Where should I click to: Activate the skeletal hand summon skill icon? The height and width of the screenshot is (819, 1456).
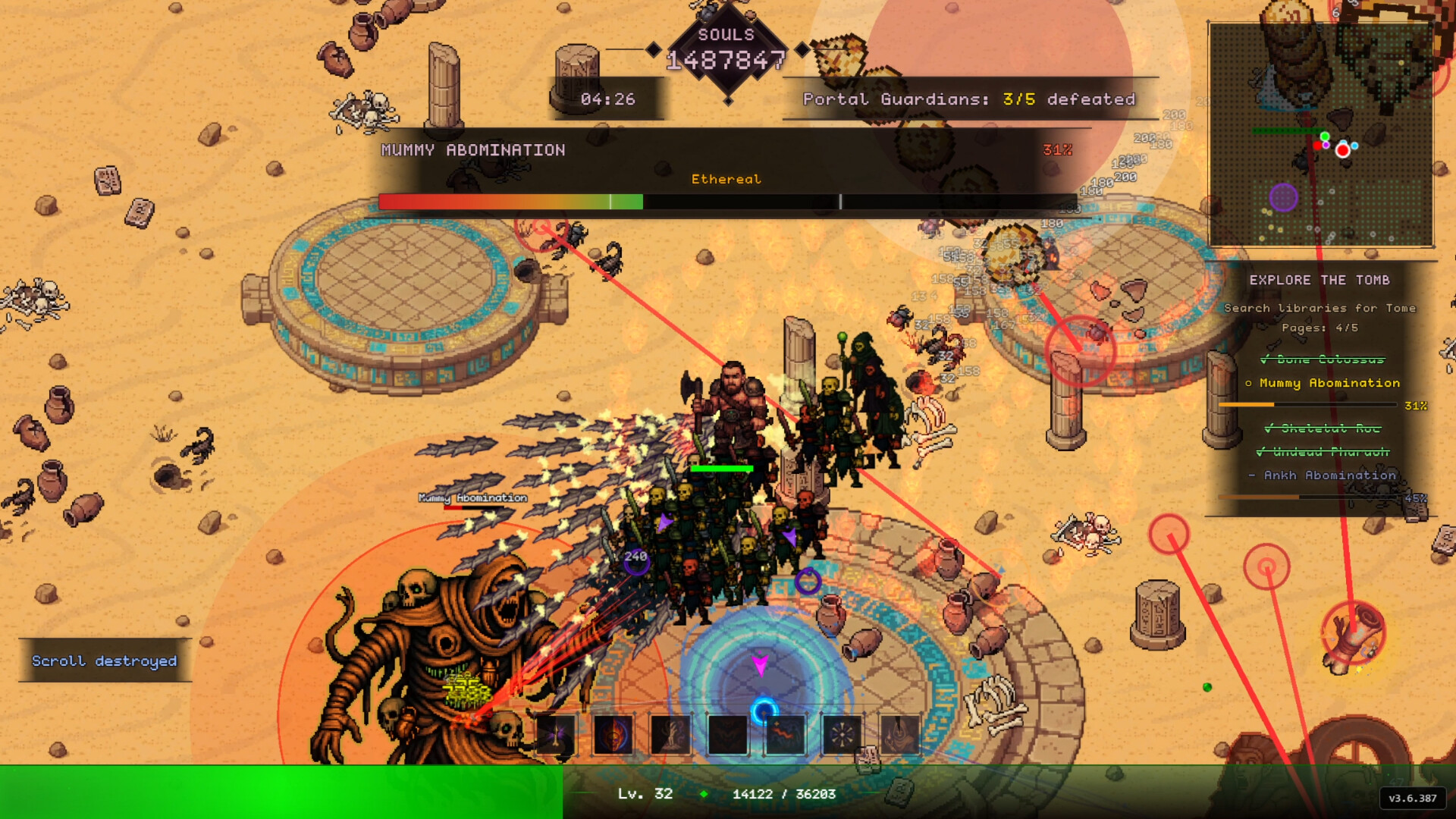(x=670, y=734)
